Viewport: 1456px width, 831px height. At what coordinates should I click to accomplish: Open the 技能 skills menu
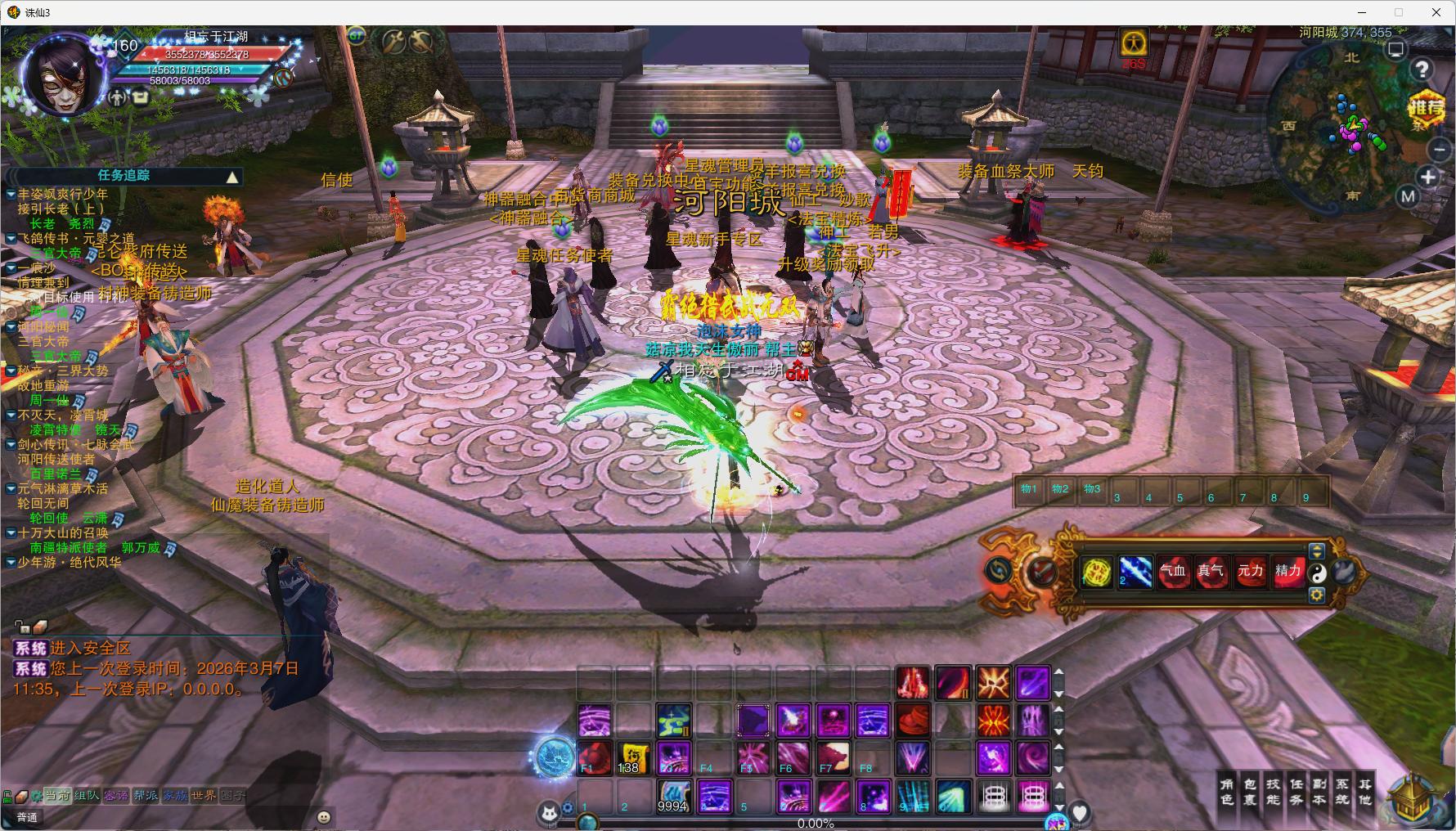[x=1273, y=792]
